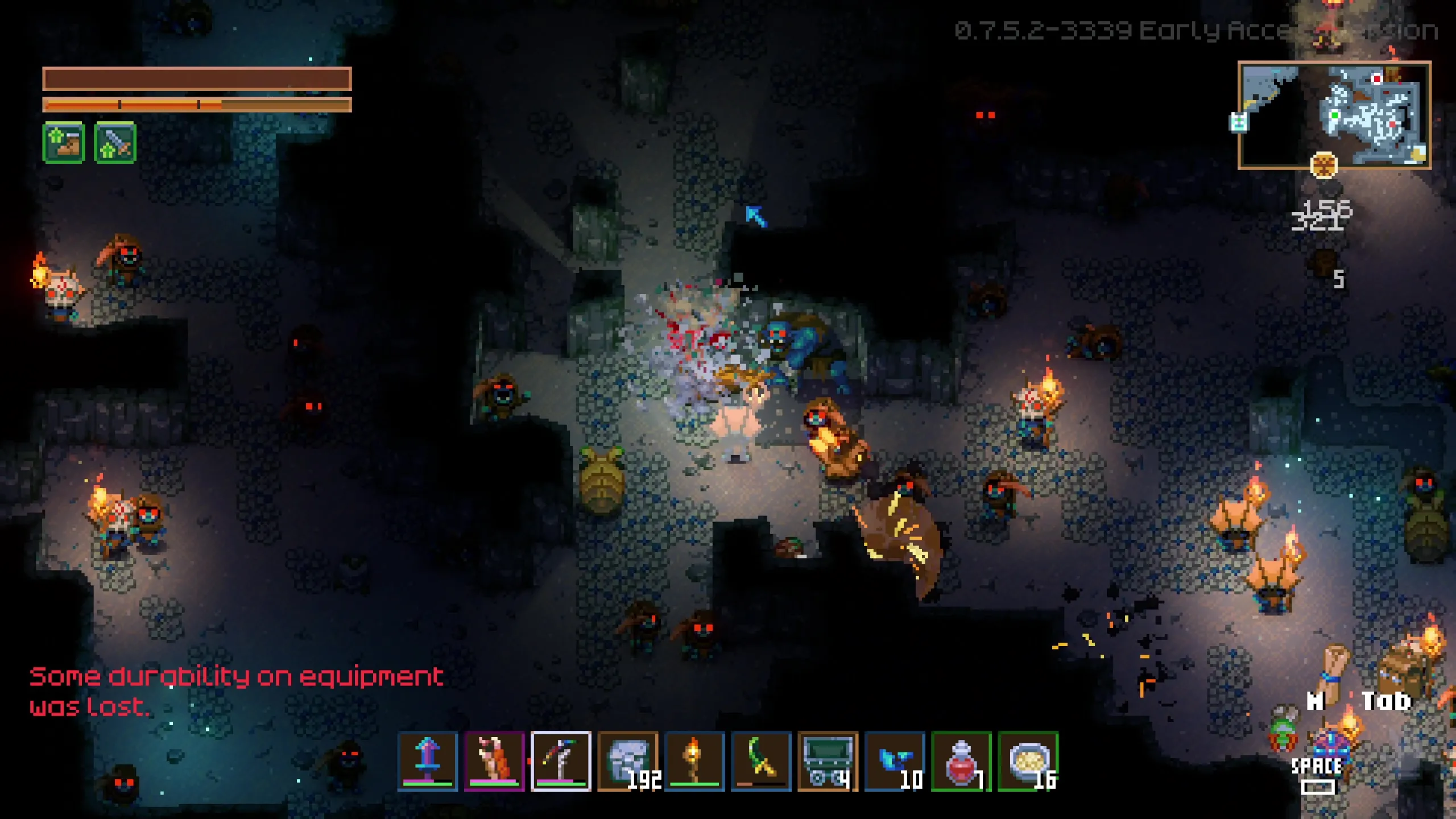1456x819 pixels.
Task: Select the highlighted pickaxe hotbar slot
Action: point(561,761)
